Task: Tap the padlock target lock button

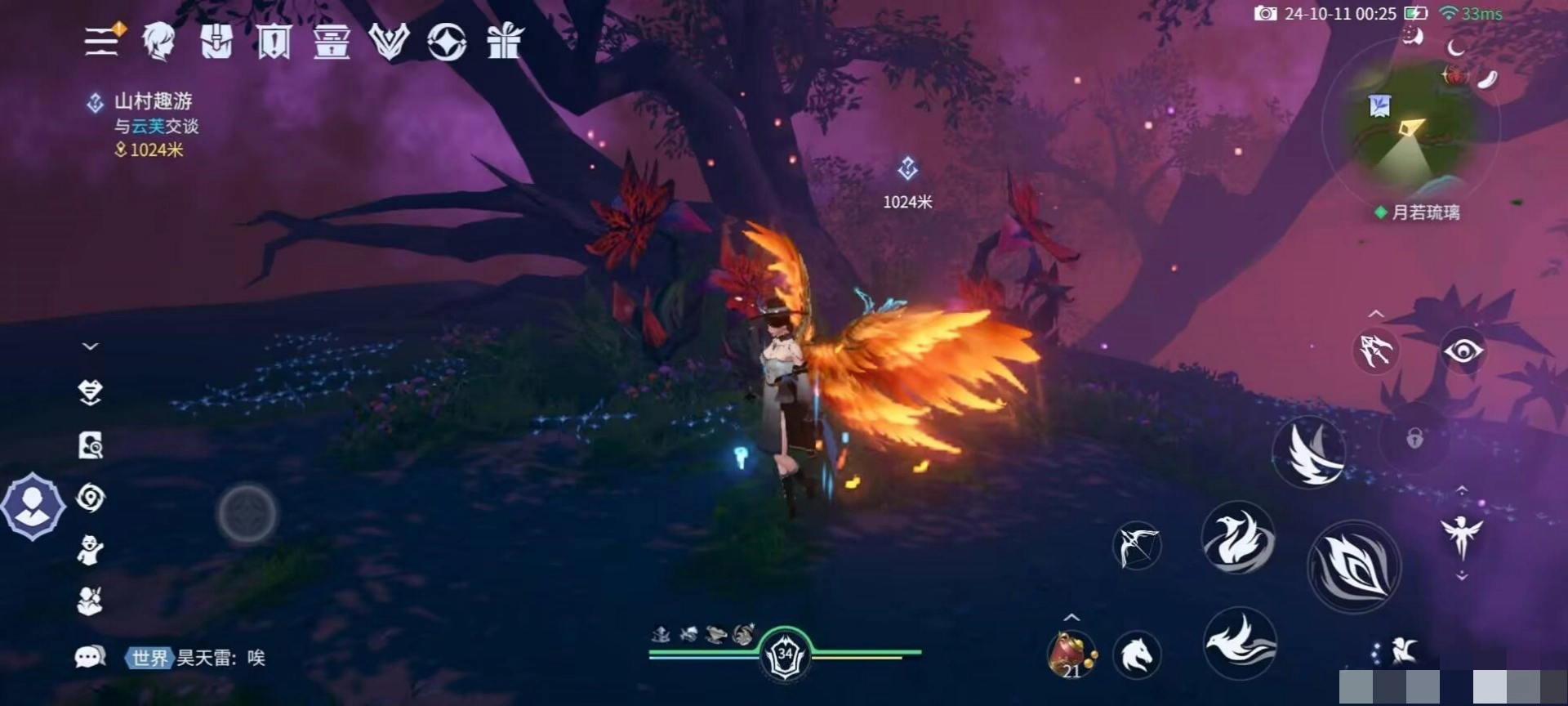Action: 1414,439
